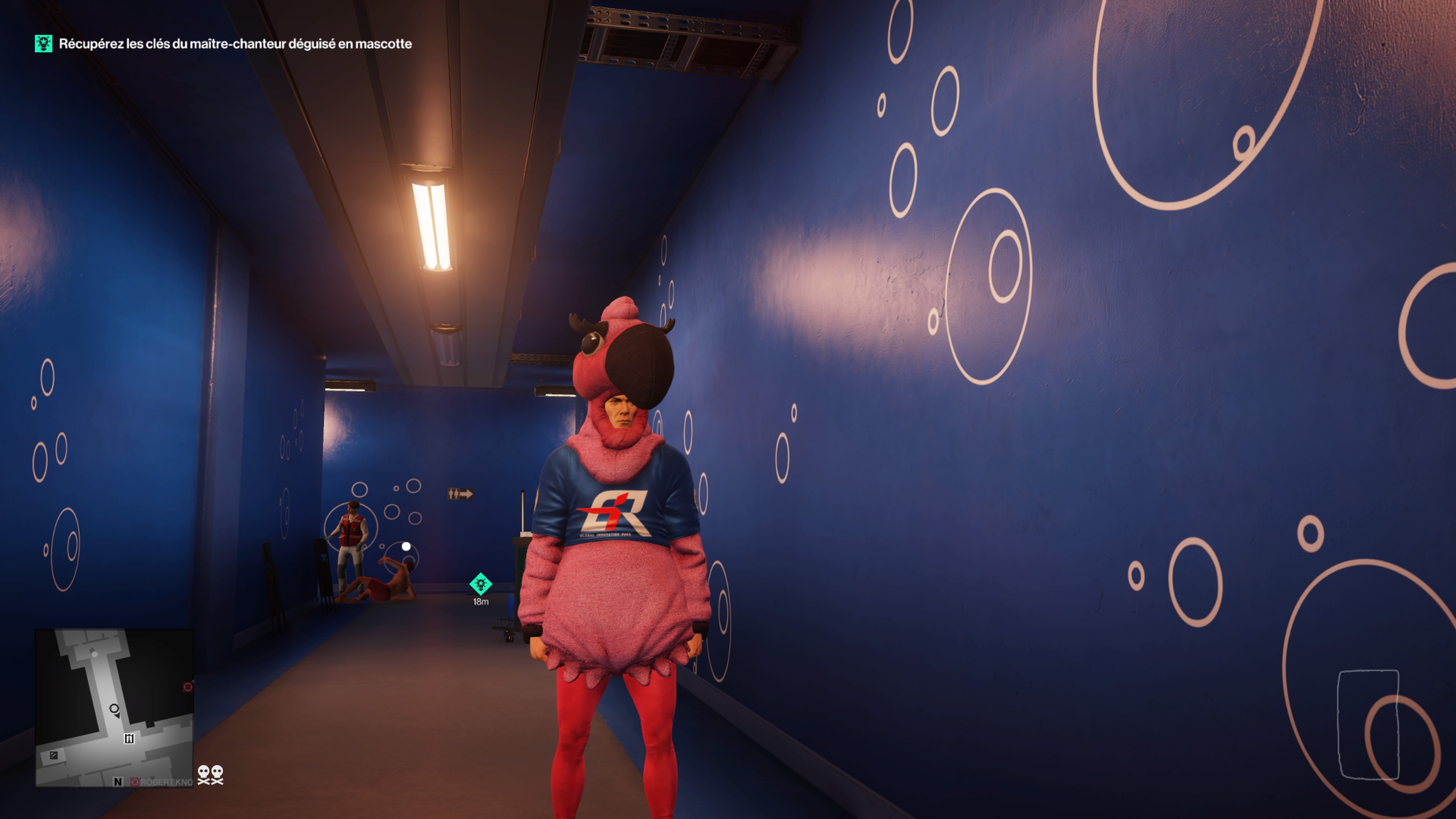The width and height of the screenshot is (1456, 819).
Task: Open the minimap
Action: click(x=114, y=707)
